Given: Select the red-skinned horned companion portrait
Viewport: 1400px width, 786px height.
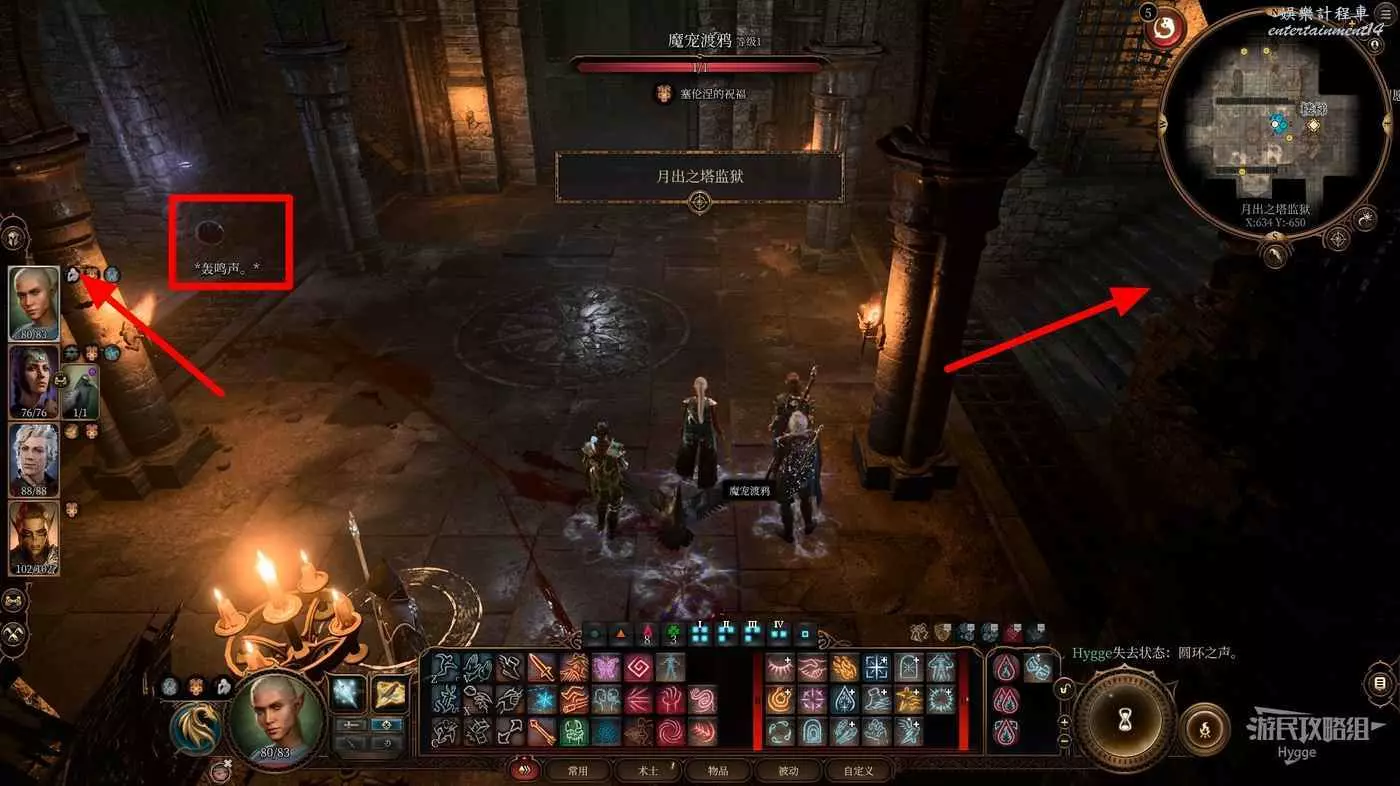Looking at the screenshot, I should [x=34, y=538].
